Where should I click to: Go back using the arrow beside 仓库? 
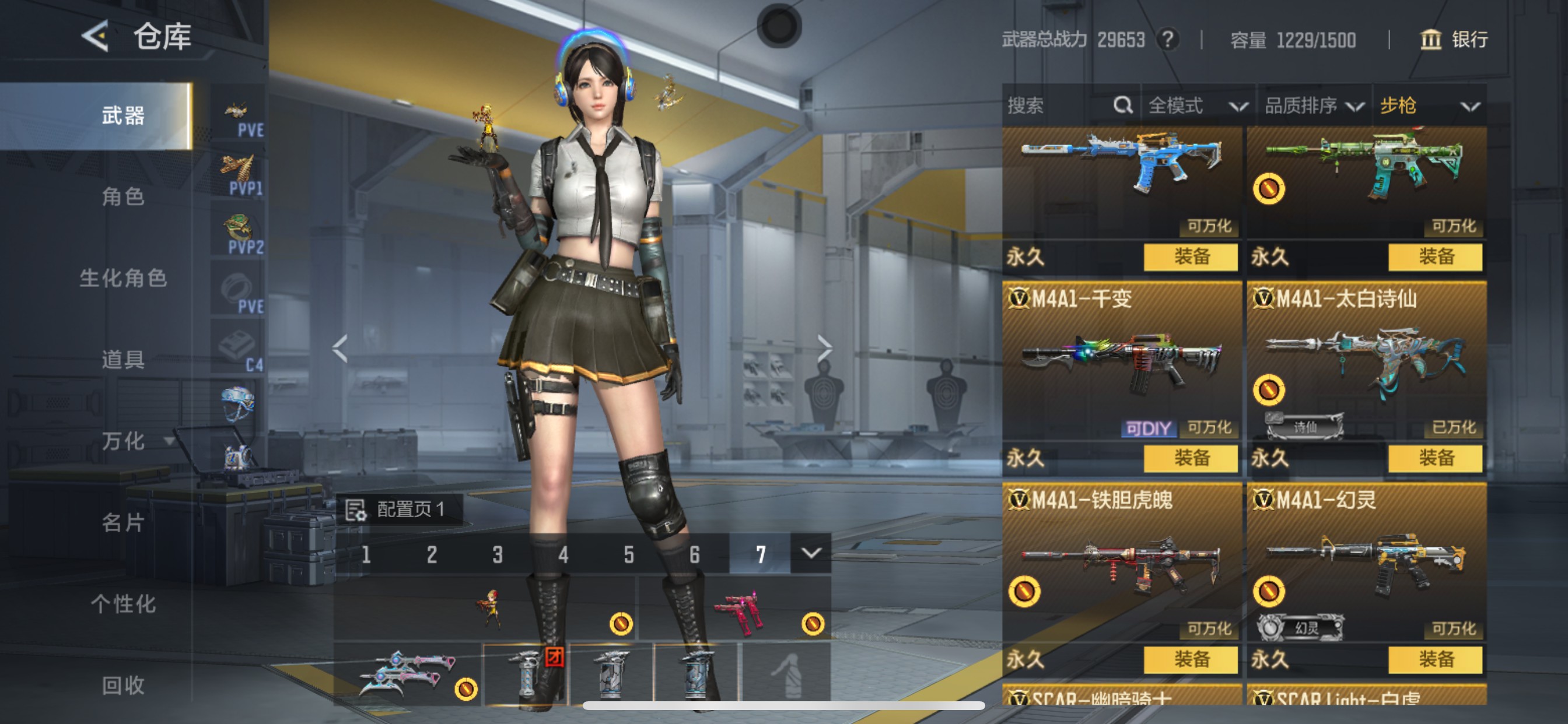[96, 36]
